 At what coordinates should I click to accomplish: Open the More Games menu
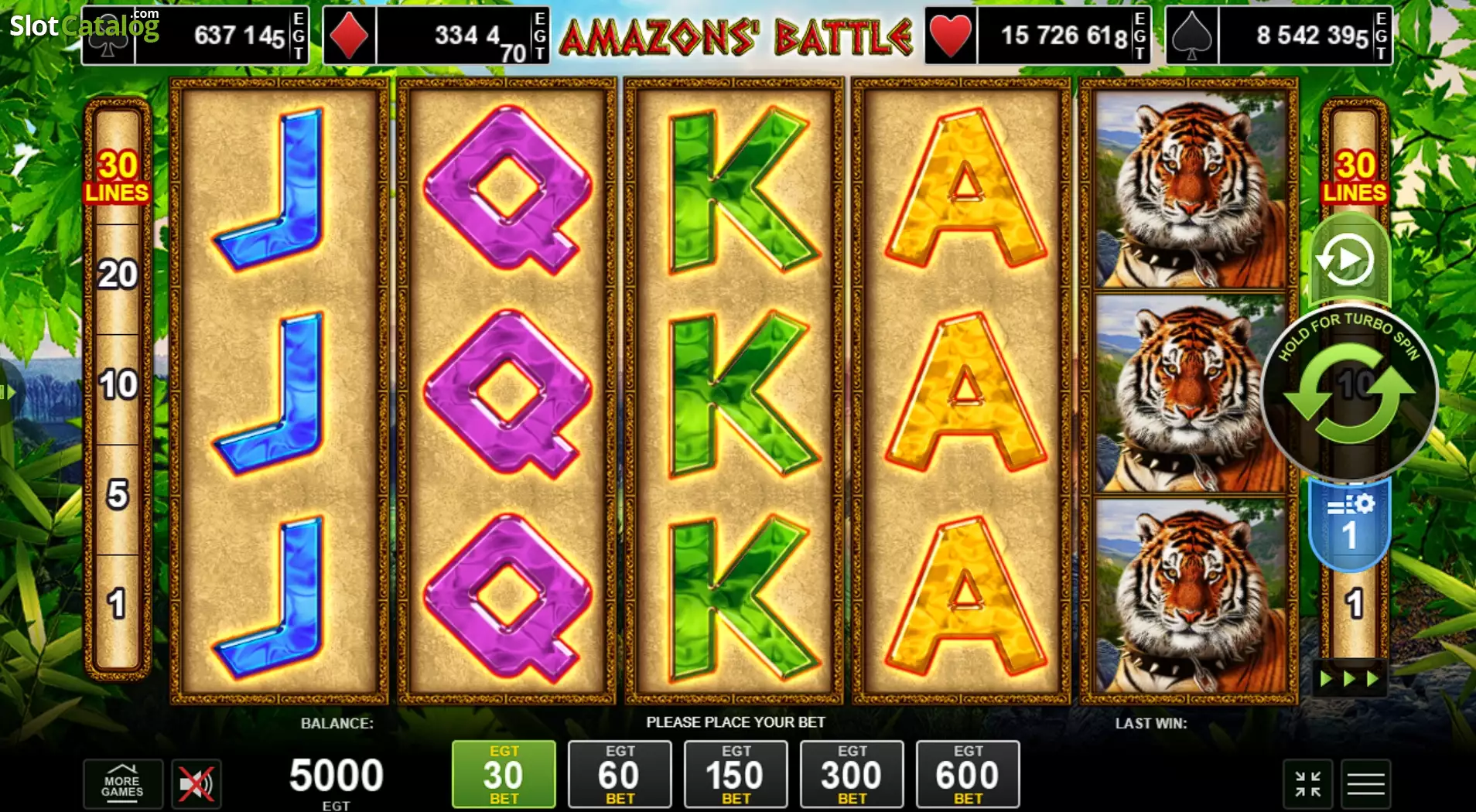pos(122,784)
